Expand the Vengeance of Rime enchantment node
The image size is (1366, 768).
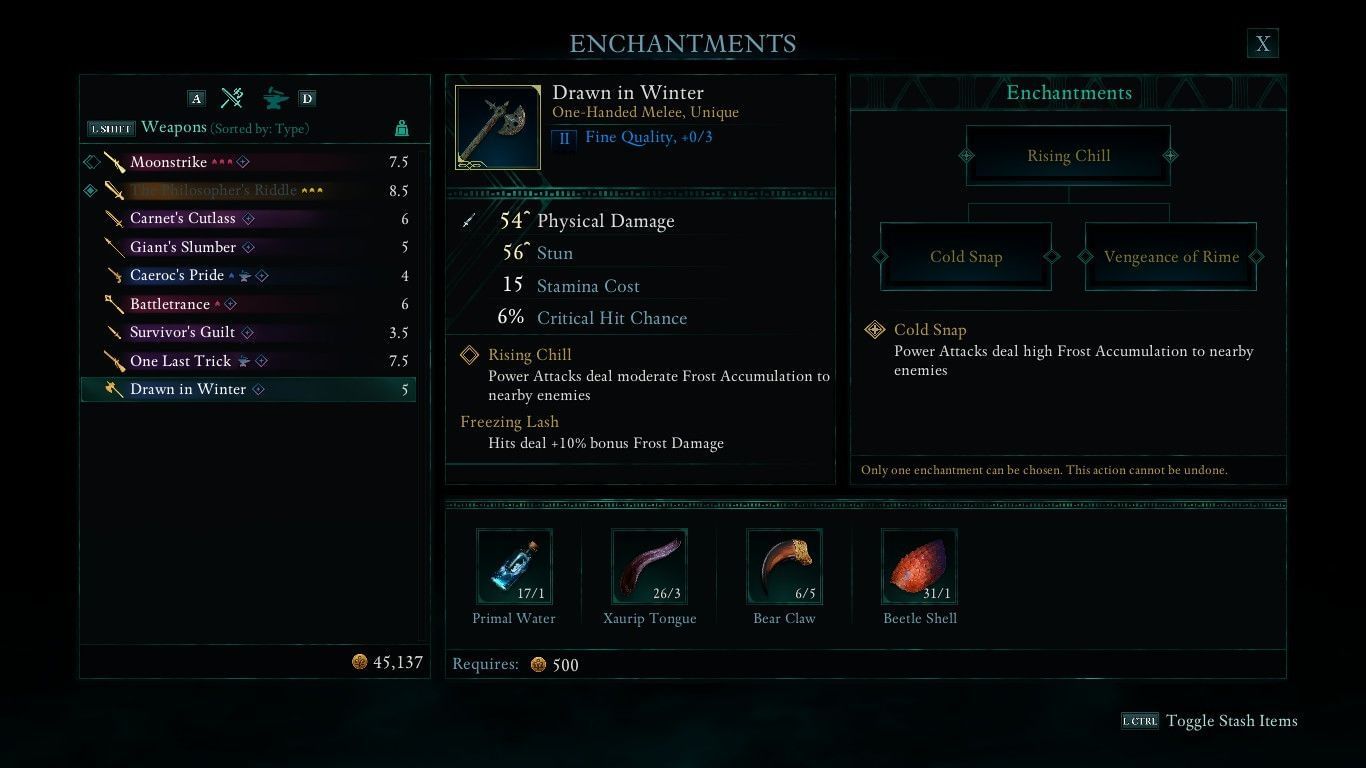pos(1170,257)
